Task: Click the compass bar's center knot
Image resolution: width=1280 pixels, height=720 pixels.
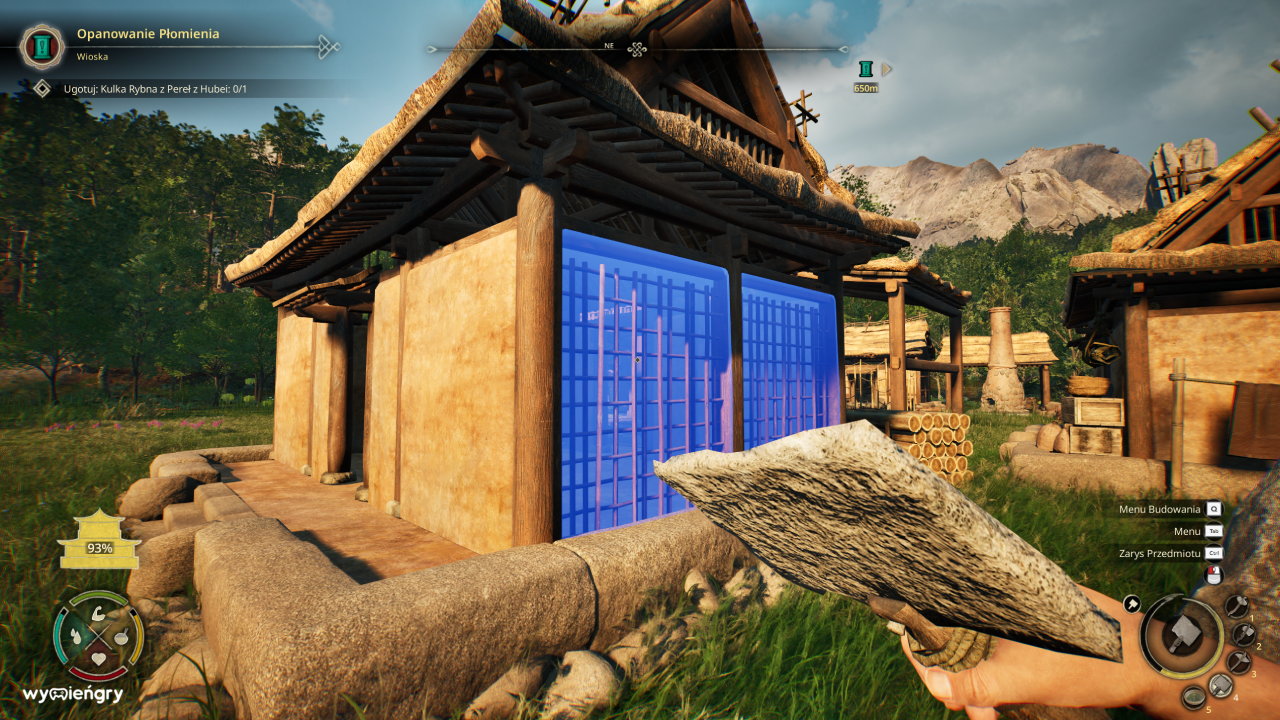Action: pyautogui.click(x=637, y=48)
